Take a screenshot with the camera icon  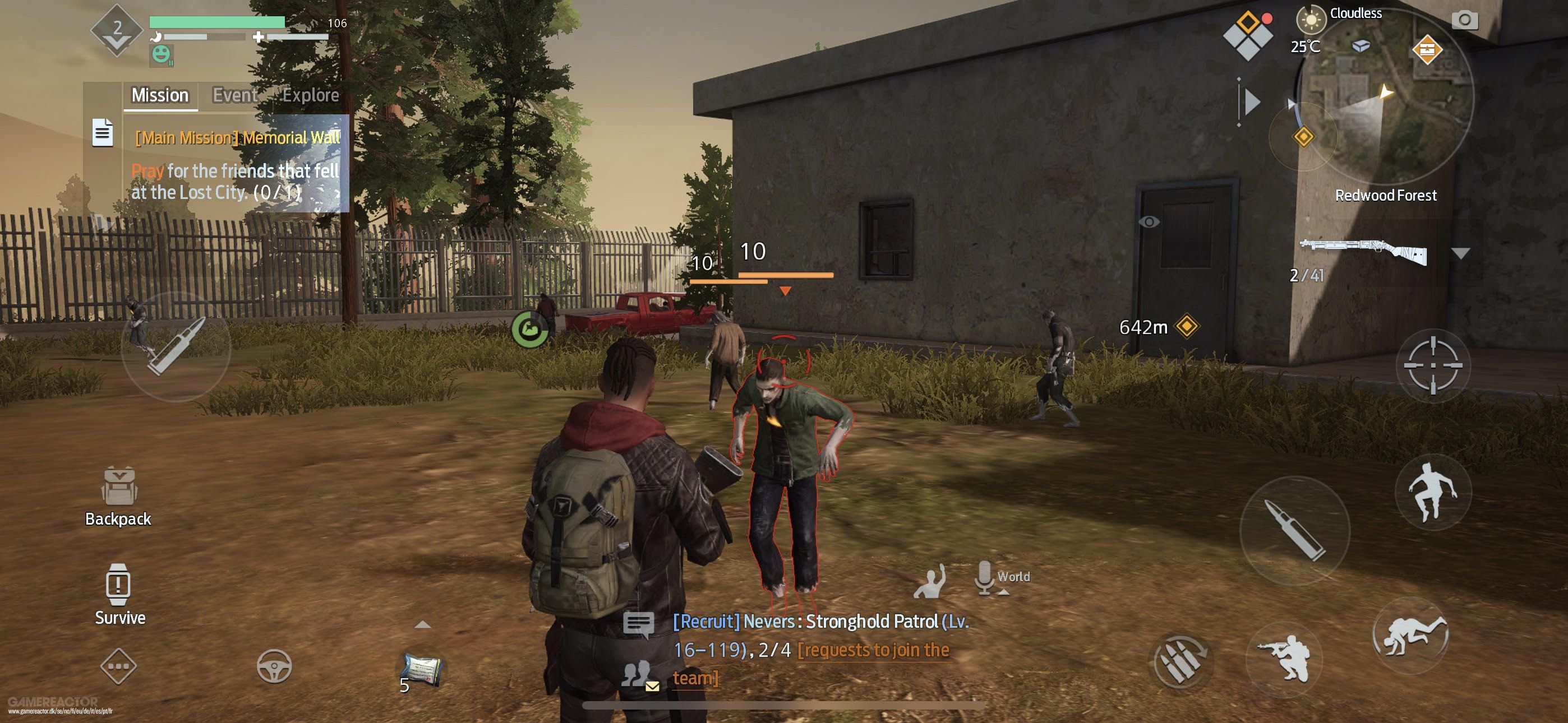pos(1464,21)
